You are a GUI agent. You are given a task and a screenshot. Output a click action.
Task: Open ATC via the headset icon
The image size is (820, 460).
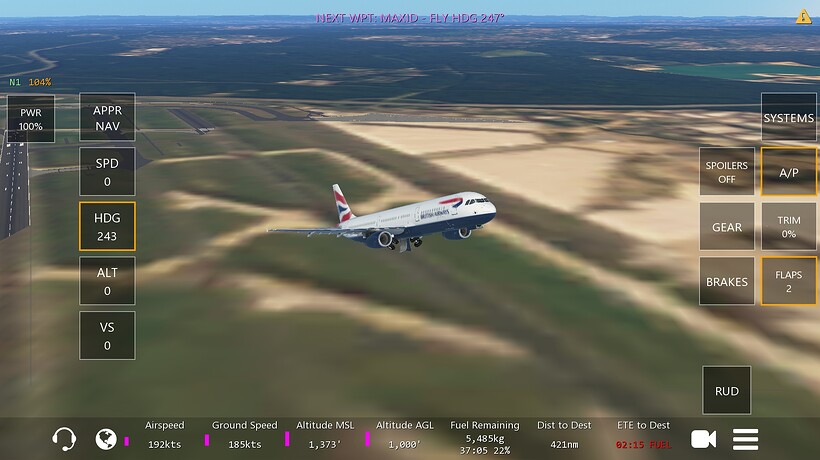point(64,439)
